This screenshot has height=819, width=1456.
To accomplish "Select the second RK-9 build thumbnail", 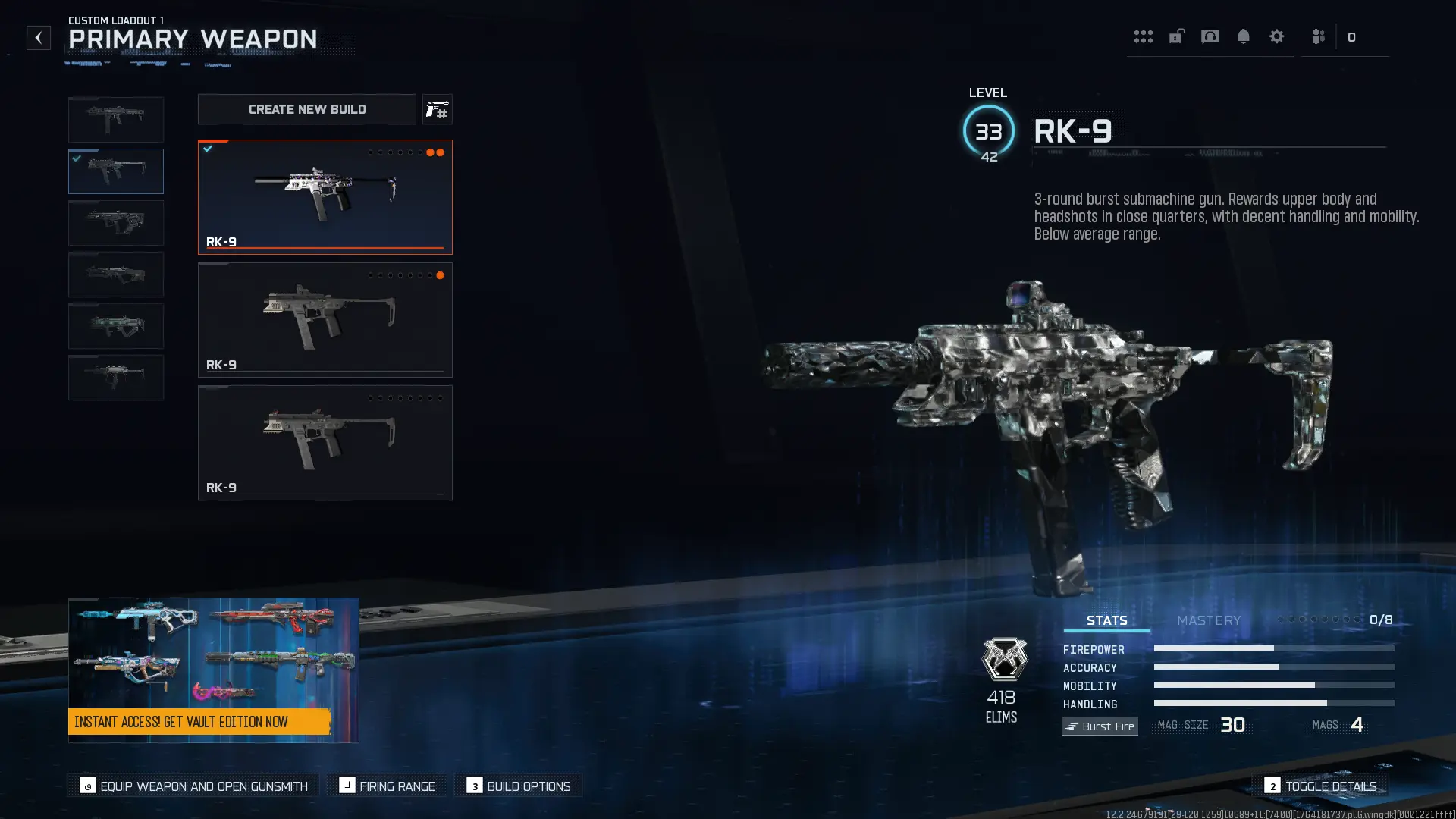I will (325, 319).
